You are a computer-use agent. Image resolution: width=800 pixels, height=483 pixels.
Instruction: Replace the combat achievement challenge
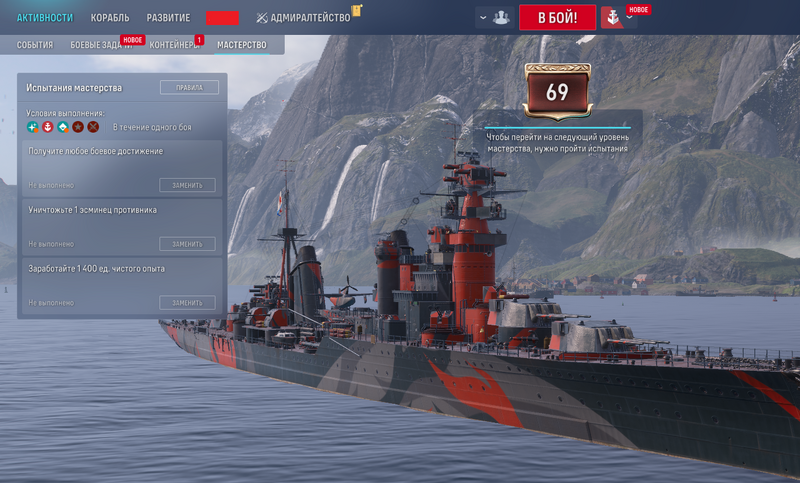[187, 185]
